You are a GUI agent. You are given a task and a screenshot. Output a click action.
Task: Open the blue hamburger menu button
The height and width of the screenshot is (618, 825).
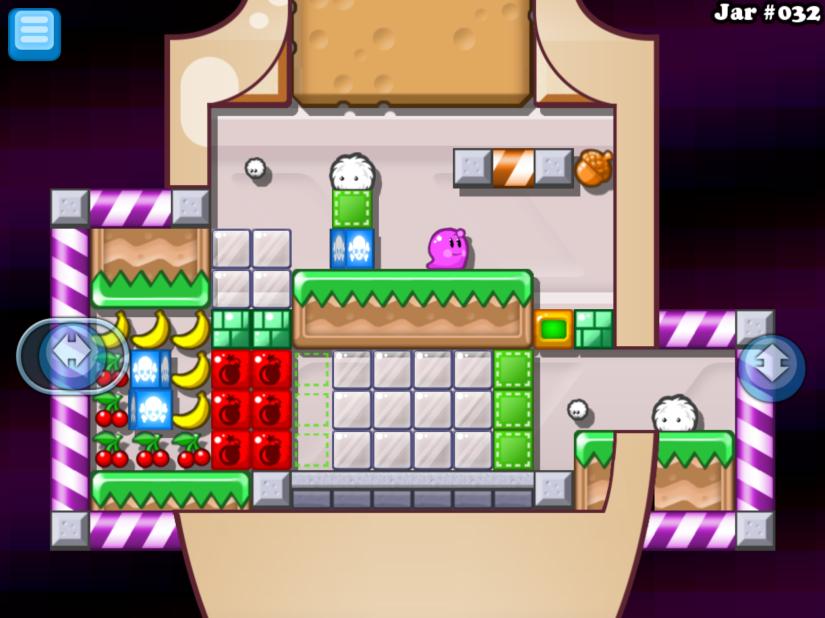pyautogui.click(x=34, y=34)
